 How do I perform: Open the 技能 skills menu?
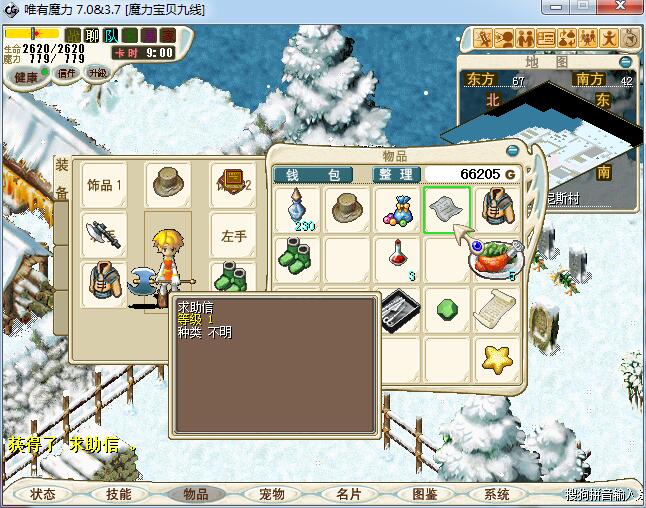point(119,494)
